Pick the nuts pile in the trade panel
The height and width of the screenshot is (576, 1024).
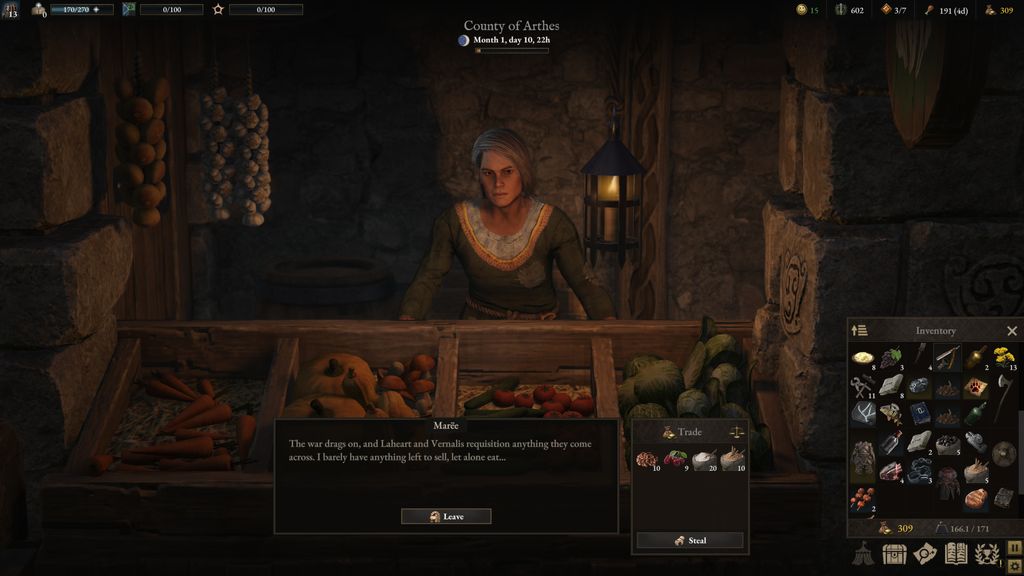click(x=647, y=459)
